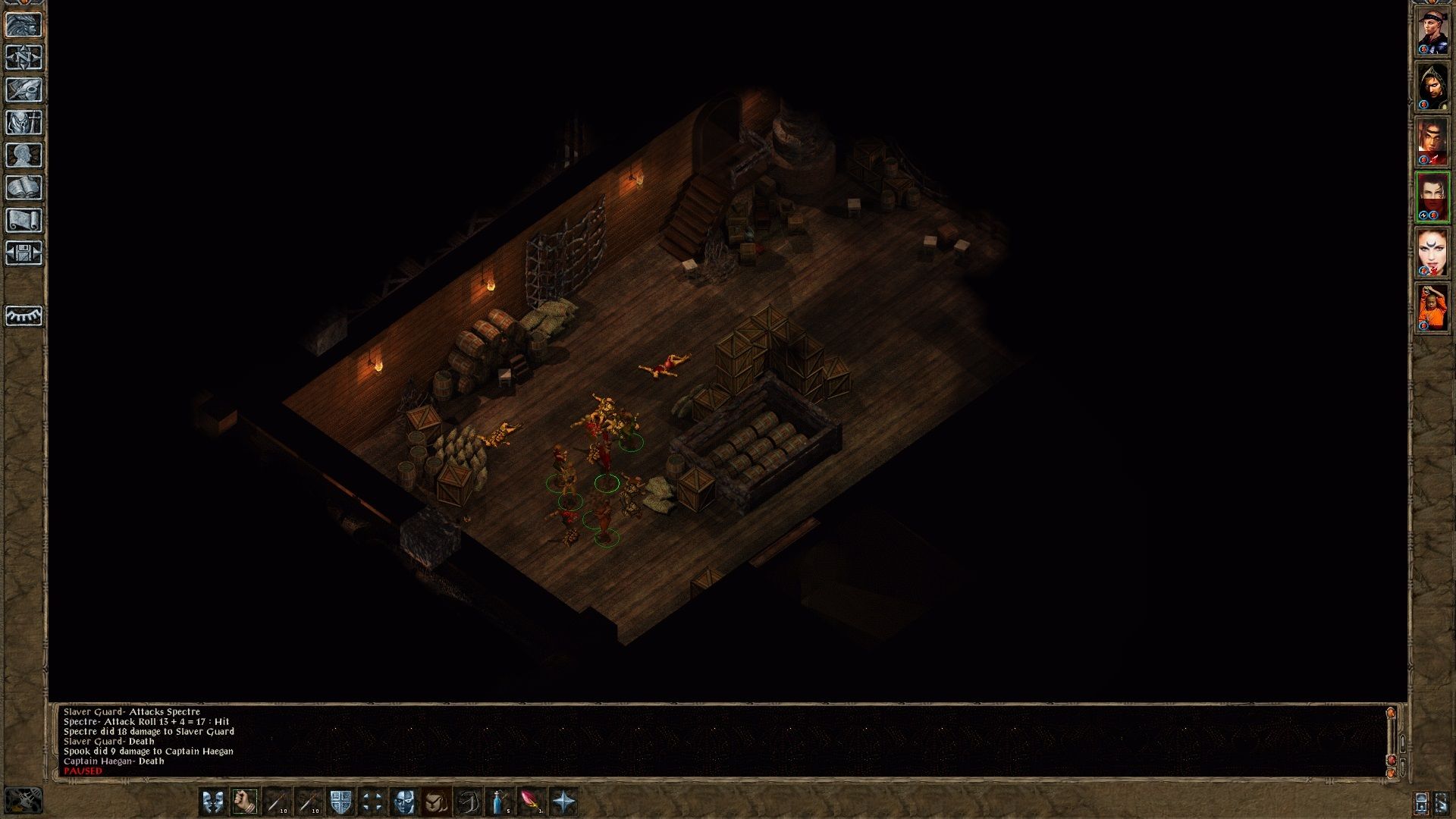Open the journal with the quill icon

click(24, 90)
